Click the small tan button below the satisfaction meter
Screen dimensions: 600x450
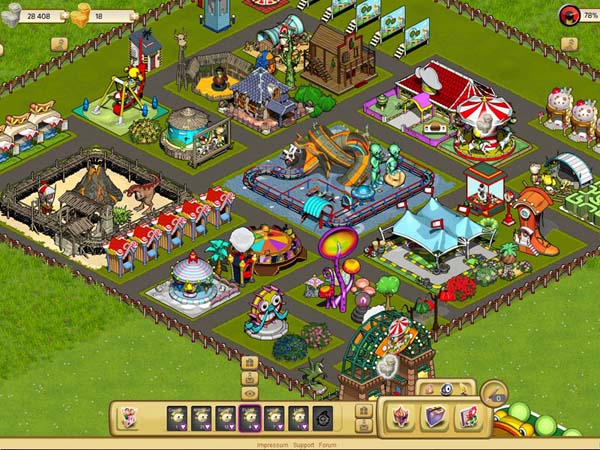click(x=568, y=44)
